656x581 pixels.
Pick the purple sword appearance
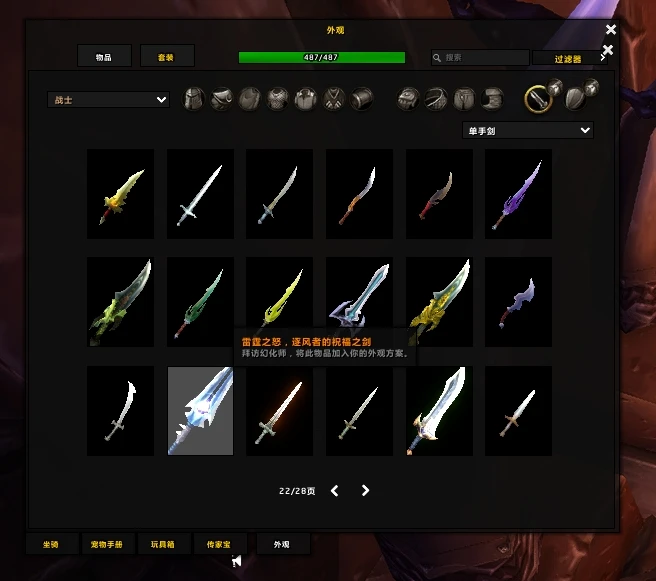(x=518, y=194)
